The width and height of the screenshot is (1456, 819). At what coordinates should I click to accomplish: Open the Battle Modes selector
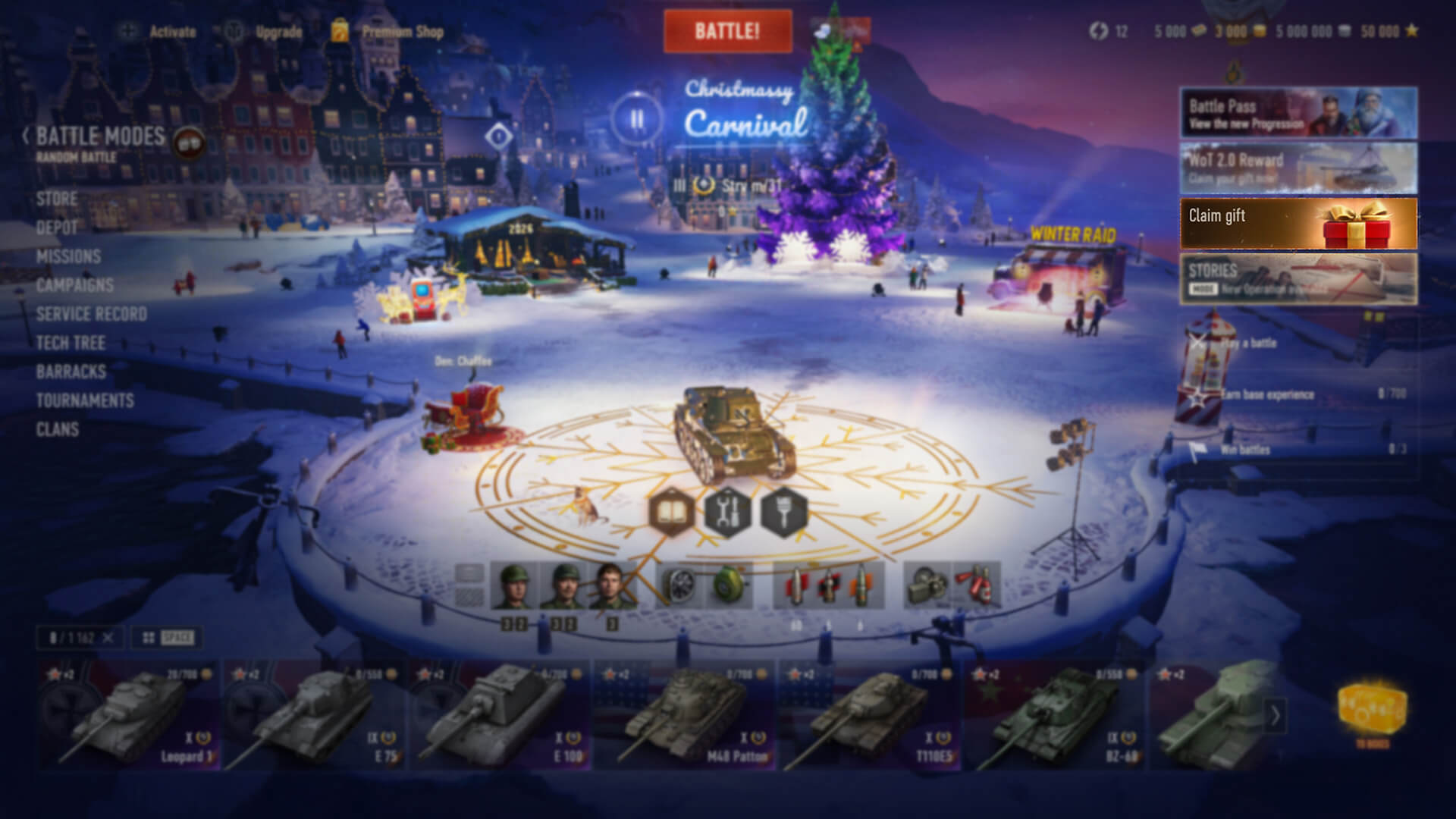[100, 137]
